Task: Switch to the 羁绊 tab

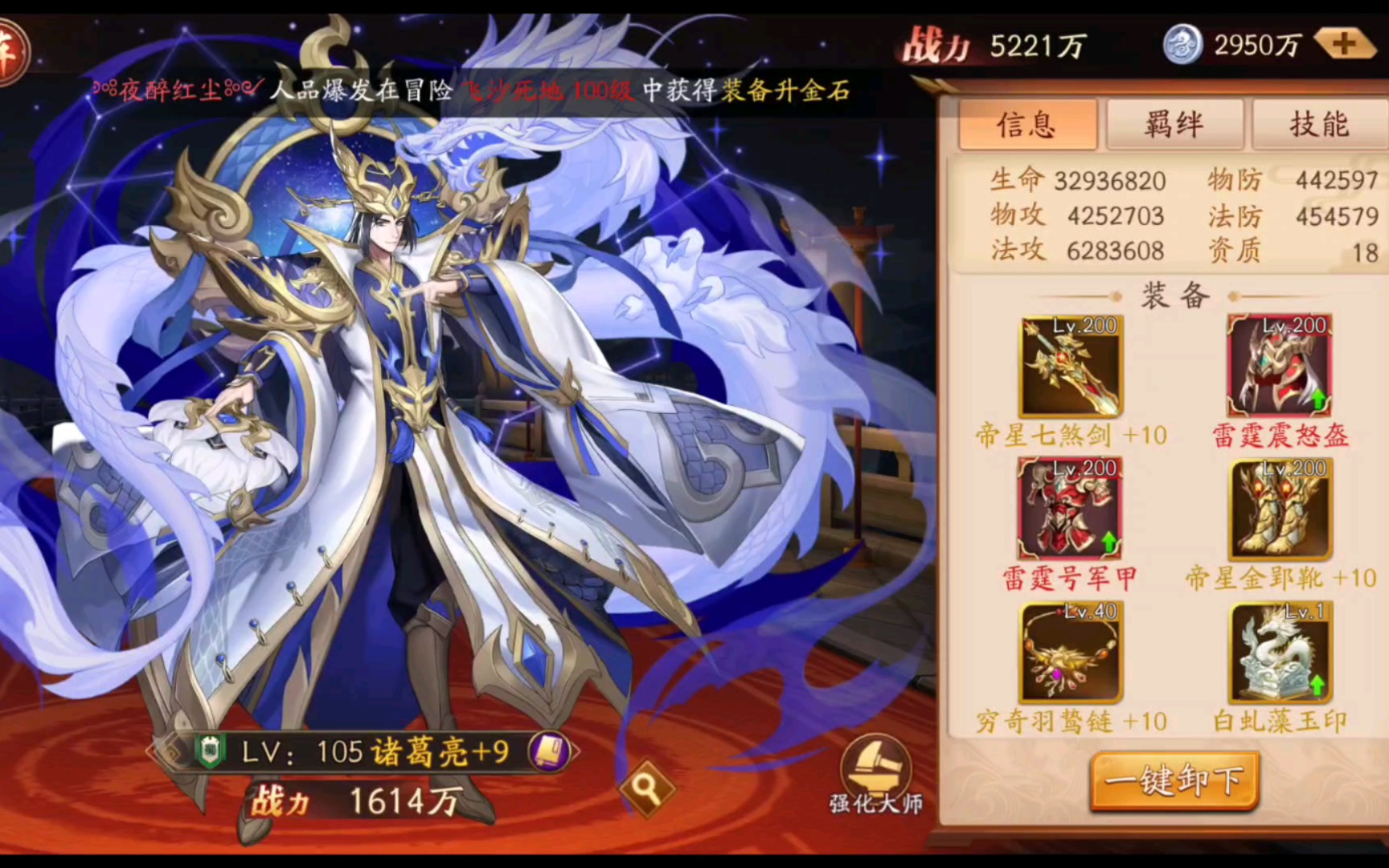Action: click(x=1174, y=125)
